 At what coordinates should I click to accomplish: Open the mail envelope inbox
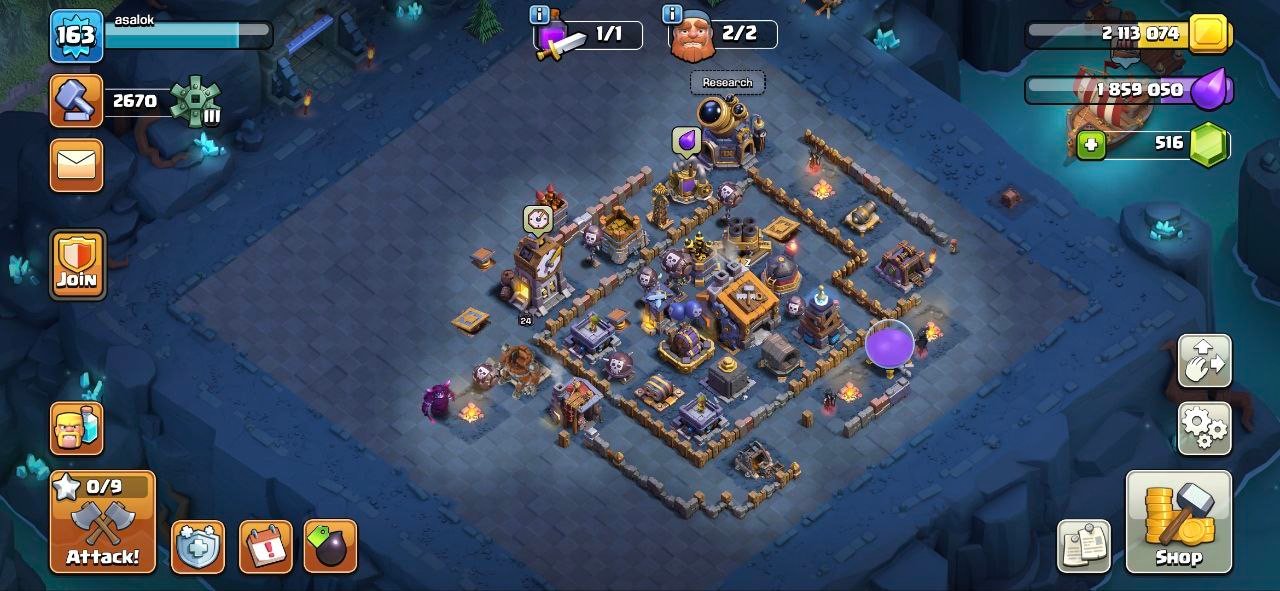tap(77, 165)
